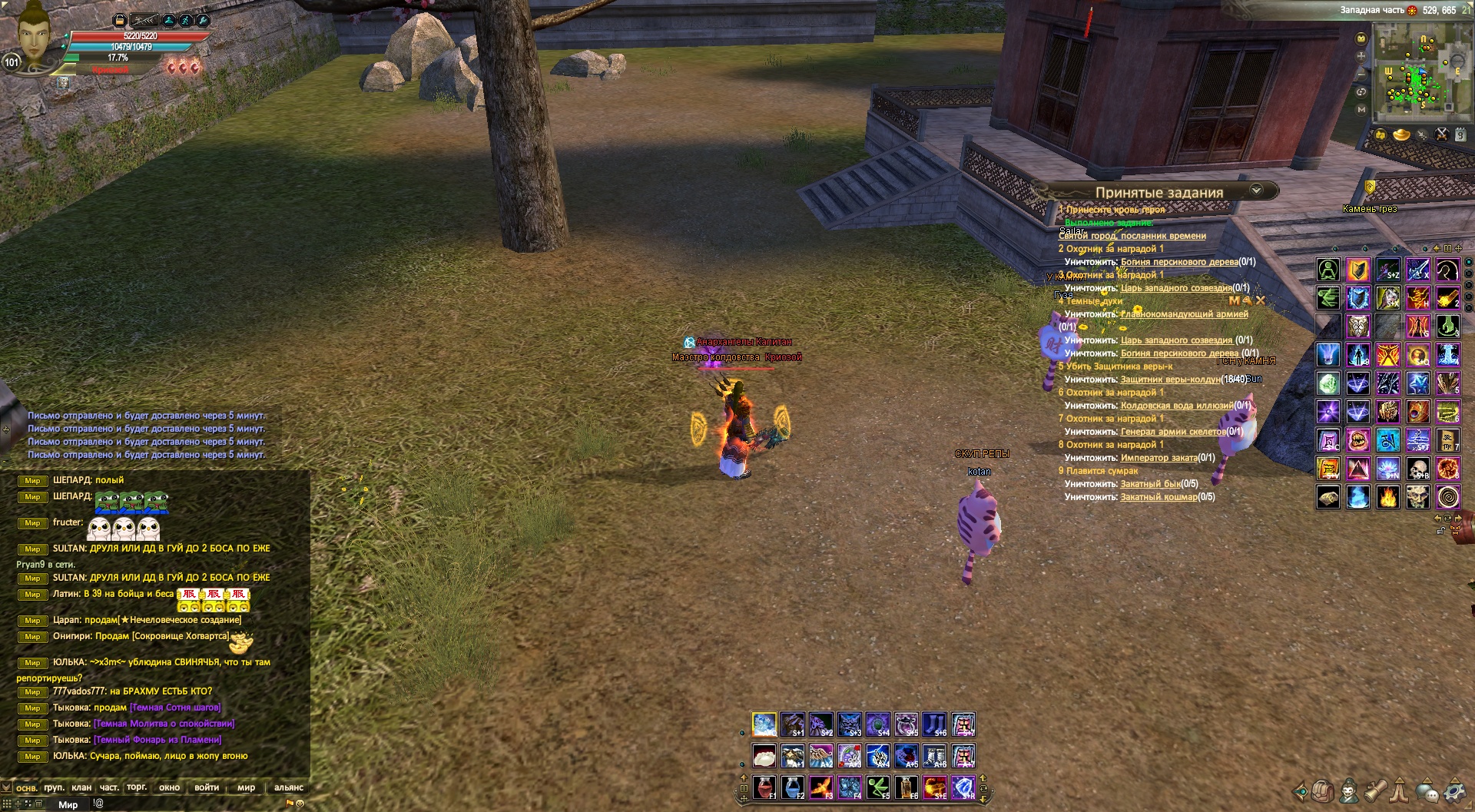
Task: Open the gold ingot shop icon
Action: 1401,135
